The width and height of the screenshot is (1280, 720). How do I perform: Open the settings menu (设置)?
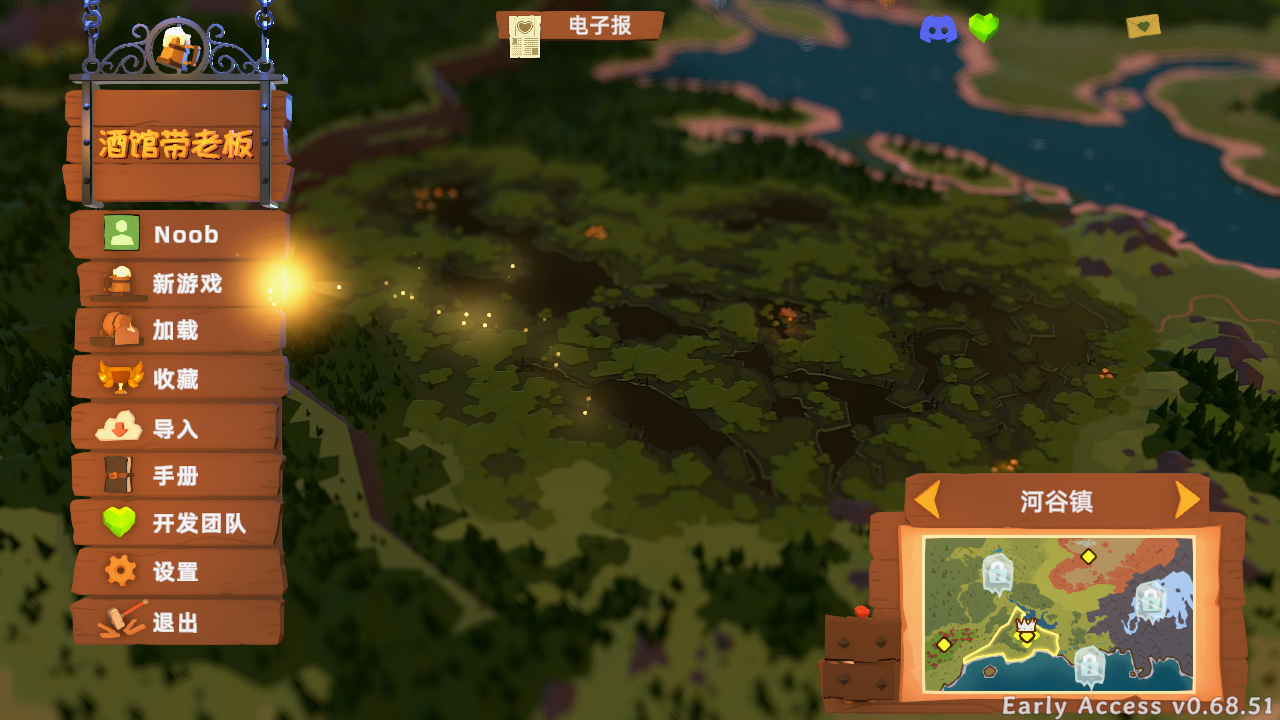pos(176,572)
